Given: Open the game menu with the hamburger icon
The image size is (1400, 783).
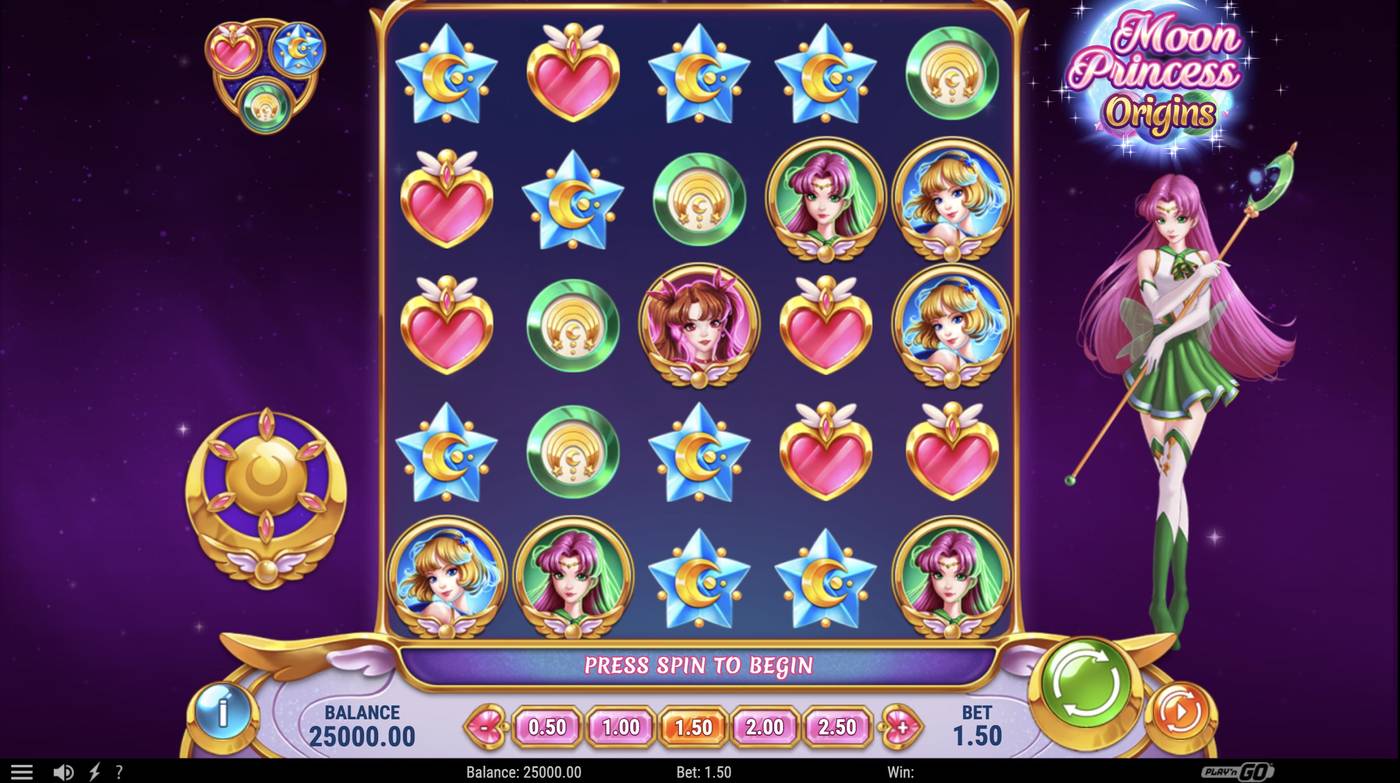Looking at the screenshot, I should pyautogui.click(x=22, y=770).
